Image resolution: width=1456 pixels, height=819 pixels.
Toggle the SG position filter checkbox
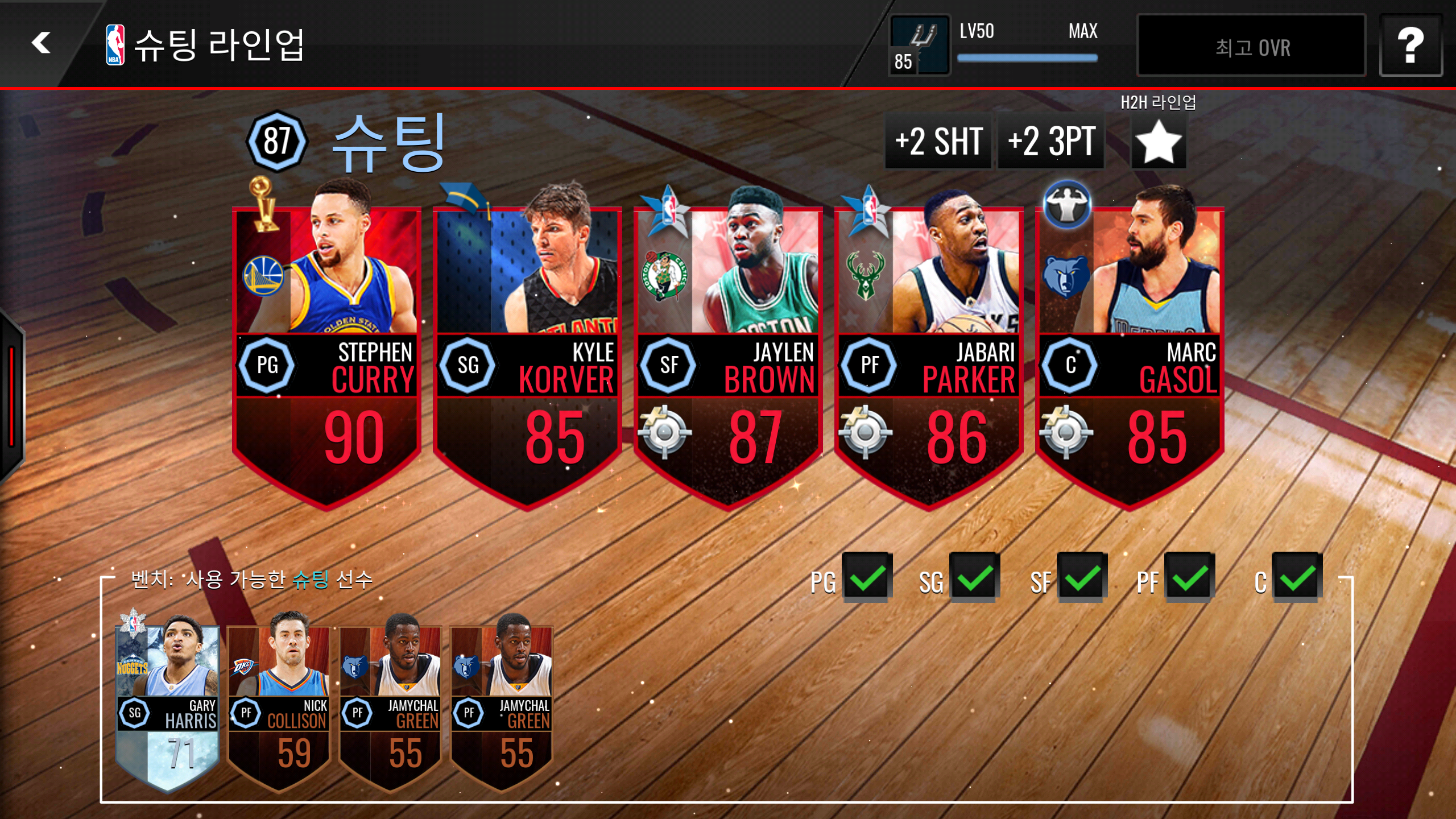pos(974,577)
